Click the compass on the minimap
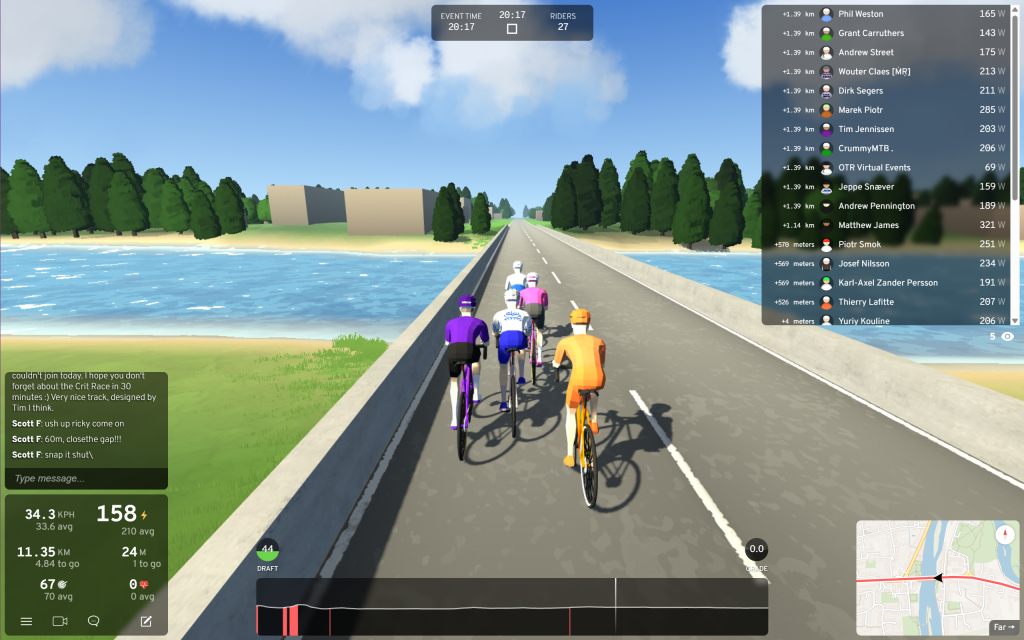Screen dimensions: 1024x640 click(1003, 535)
